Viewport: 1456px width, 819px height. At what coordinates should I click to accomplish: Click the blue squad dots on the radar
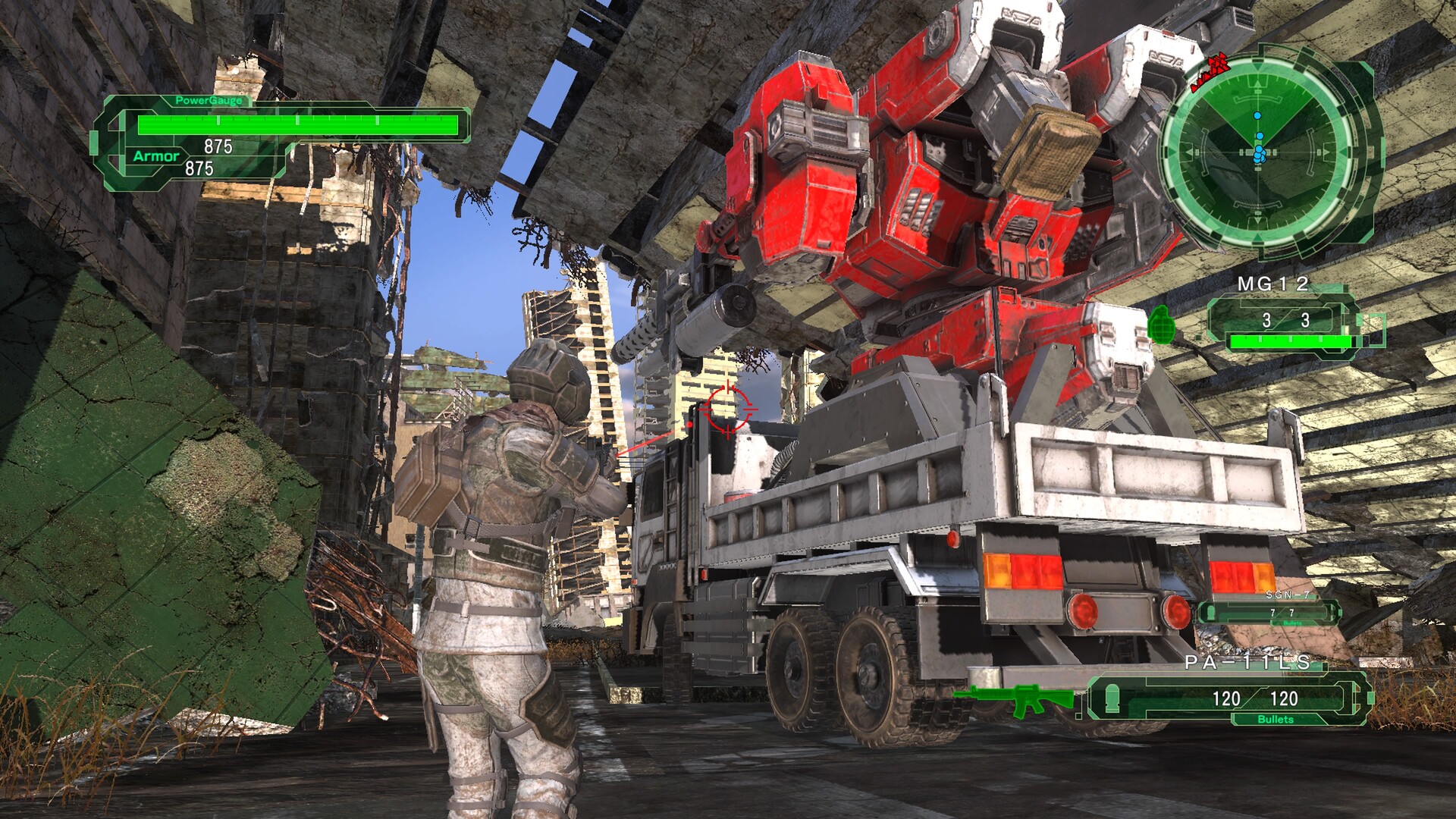1259,152
